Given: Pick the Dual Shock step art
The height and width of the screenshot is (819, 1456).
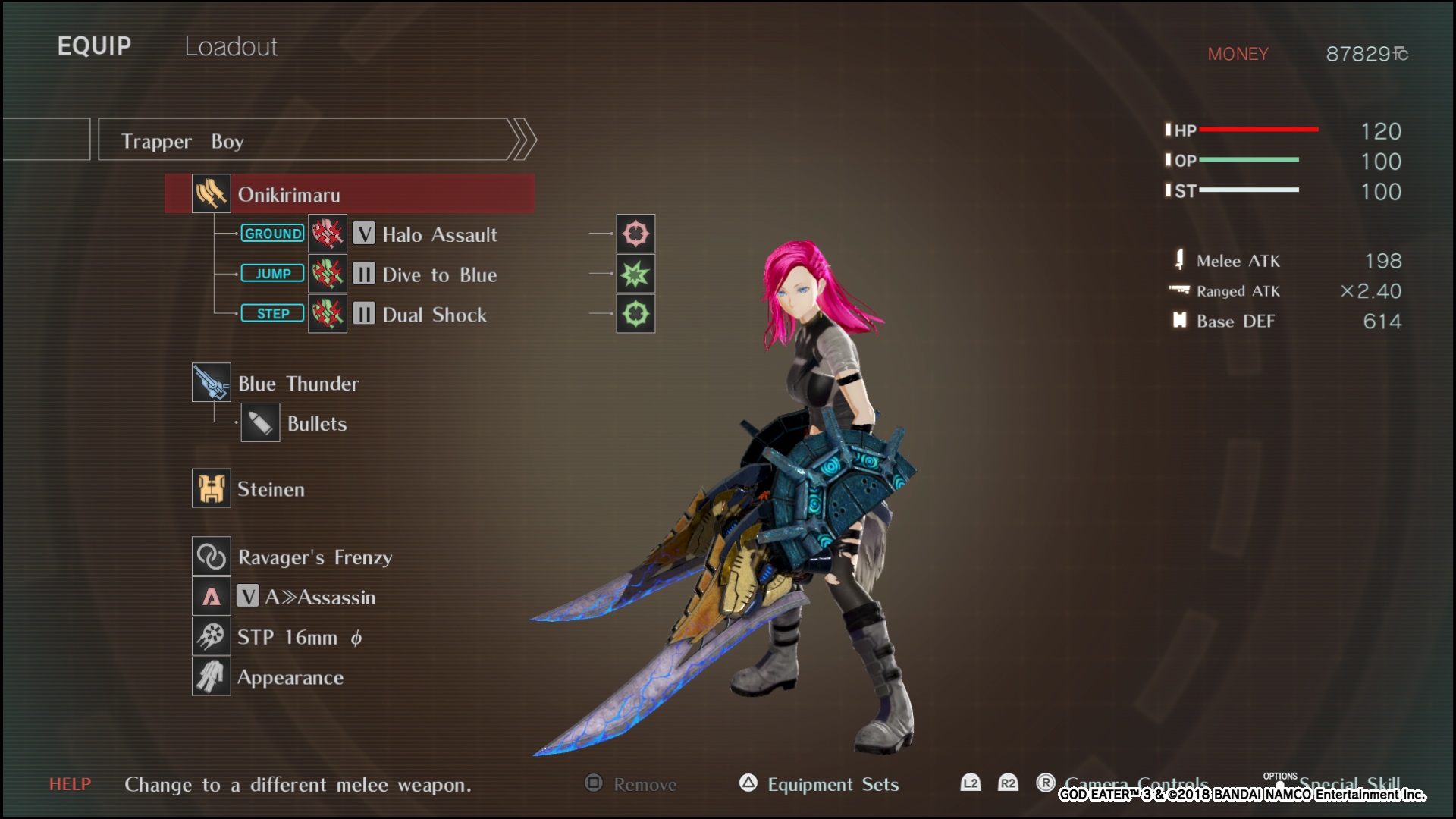Looking at the screenshot, I should 434,315.
